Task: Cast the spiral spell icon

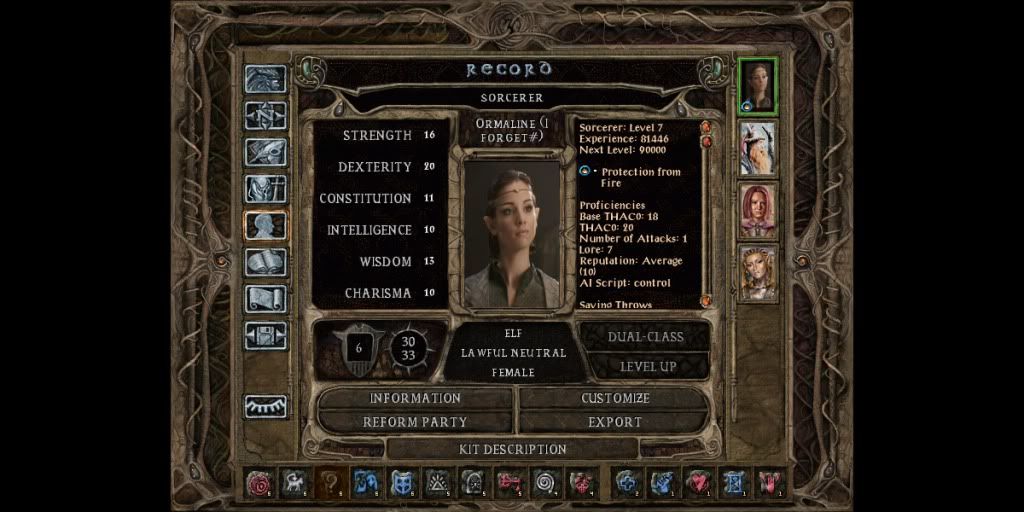Action: point(545,483)
